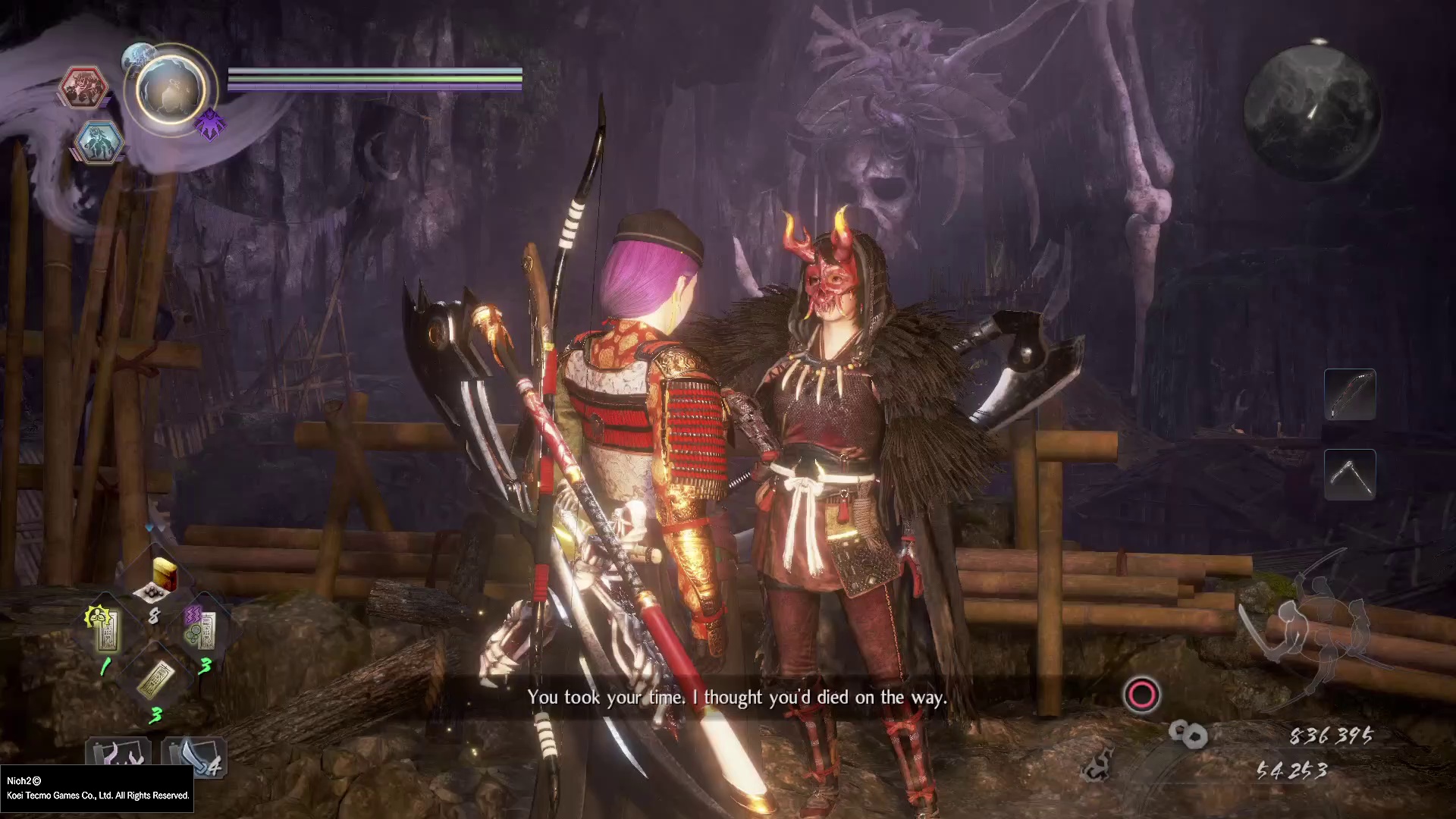Image resolution: width=1456 pixels, height=819 pixels.
Task: Open the circular minimap compass
Action: 1312,111
